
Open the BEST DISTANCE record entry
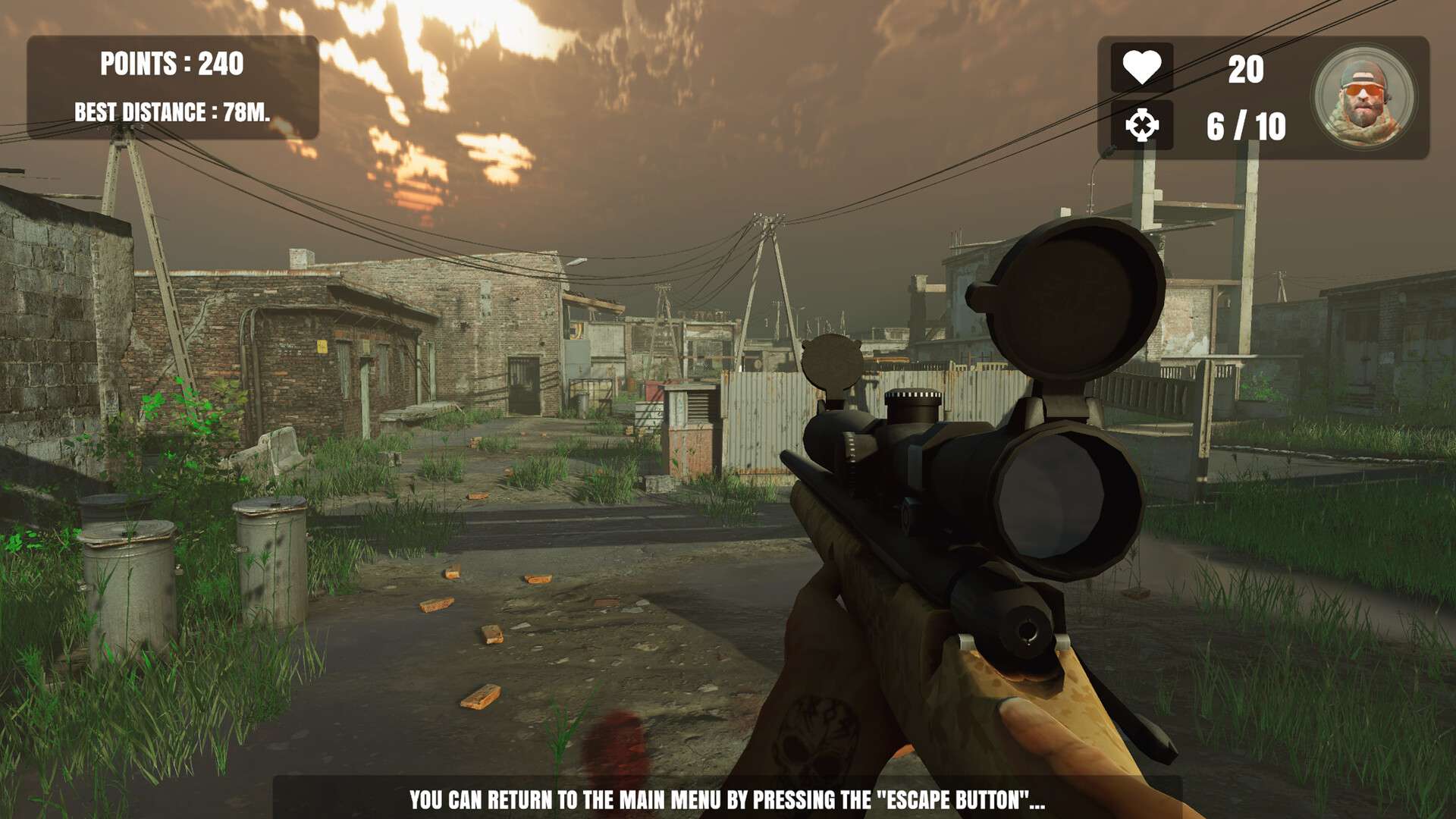(173, 110)
